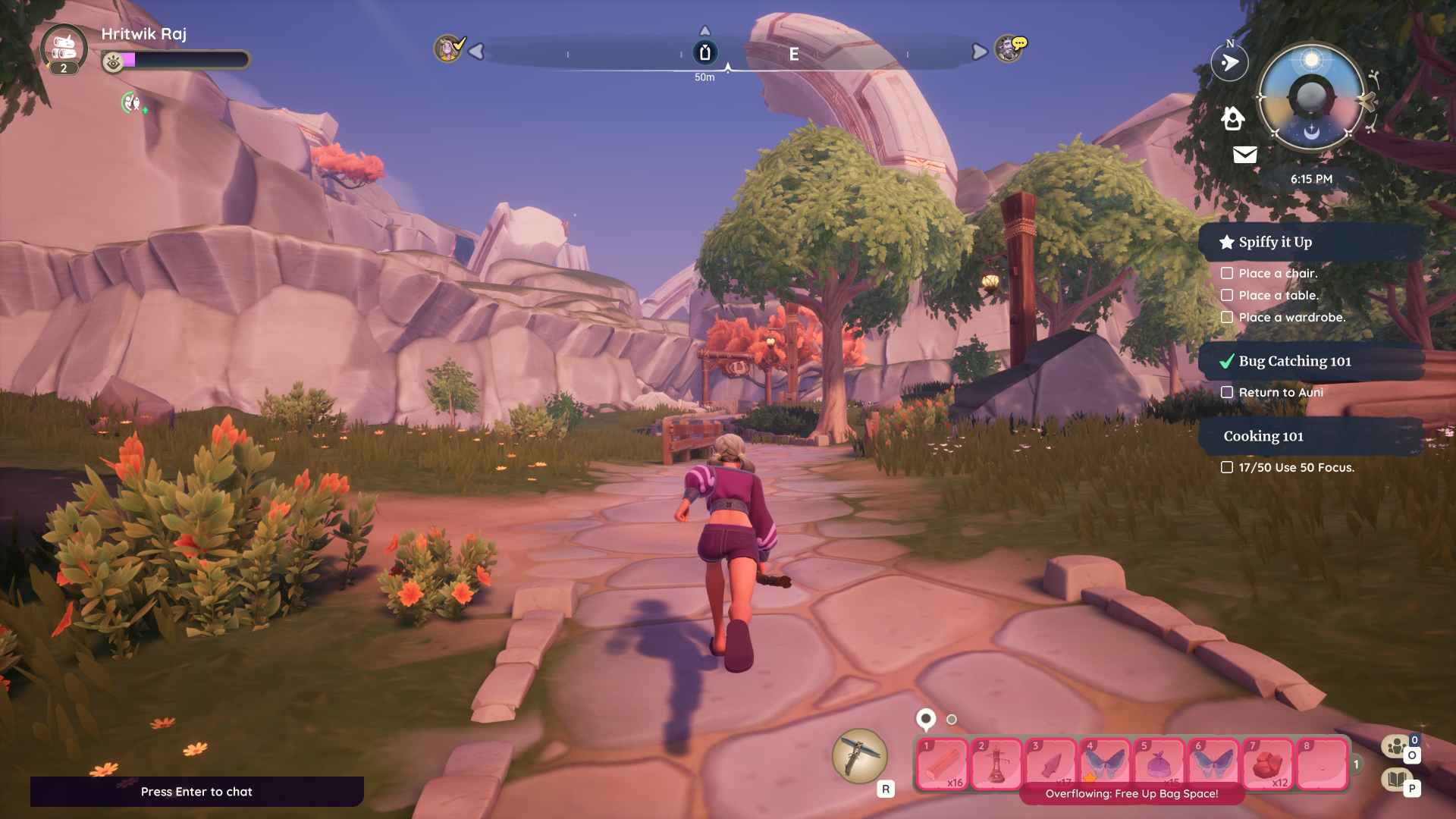This screenshot has height=819, width=1456.
Task: Select hotbar slot 2 with the lamp post
Action: click(x=996, y=764)
